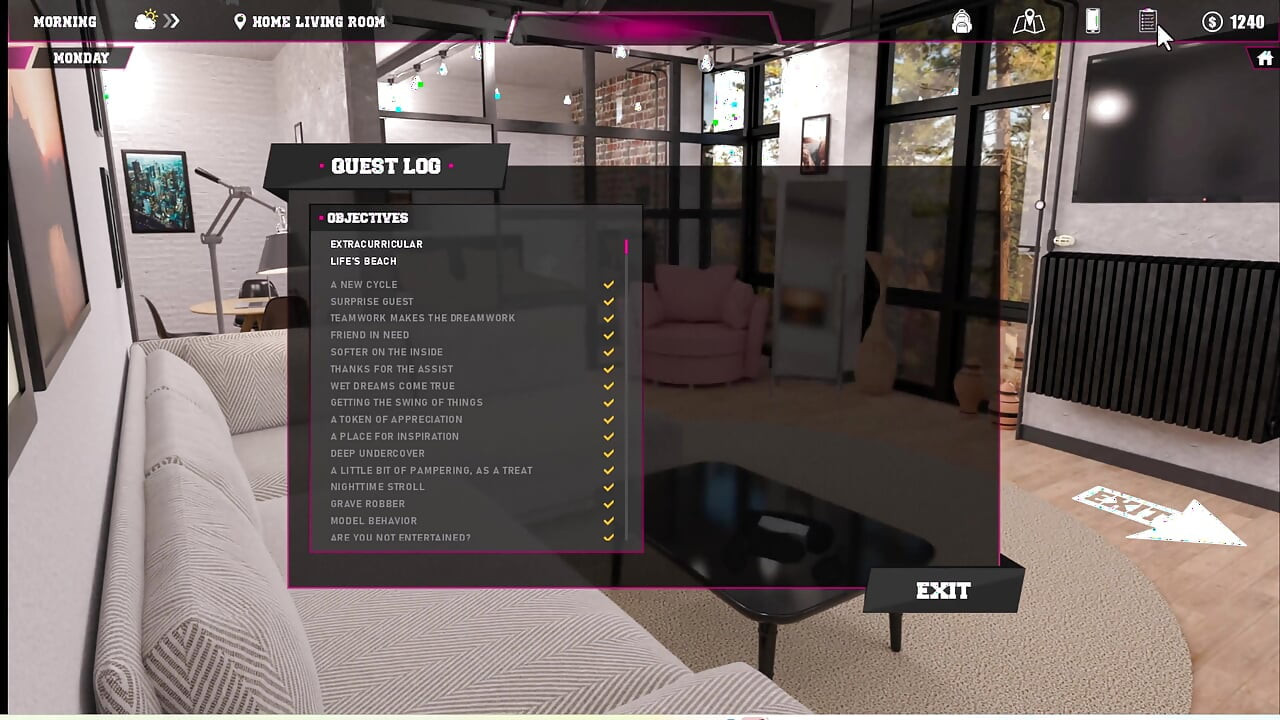The image size is (1280, 720).
Task: Choose the Deep Undercover quest entry
Action: pyautogui.click(x=378, y=453)
